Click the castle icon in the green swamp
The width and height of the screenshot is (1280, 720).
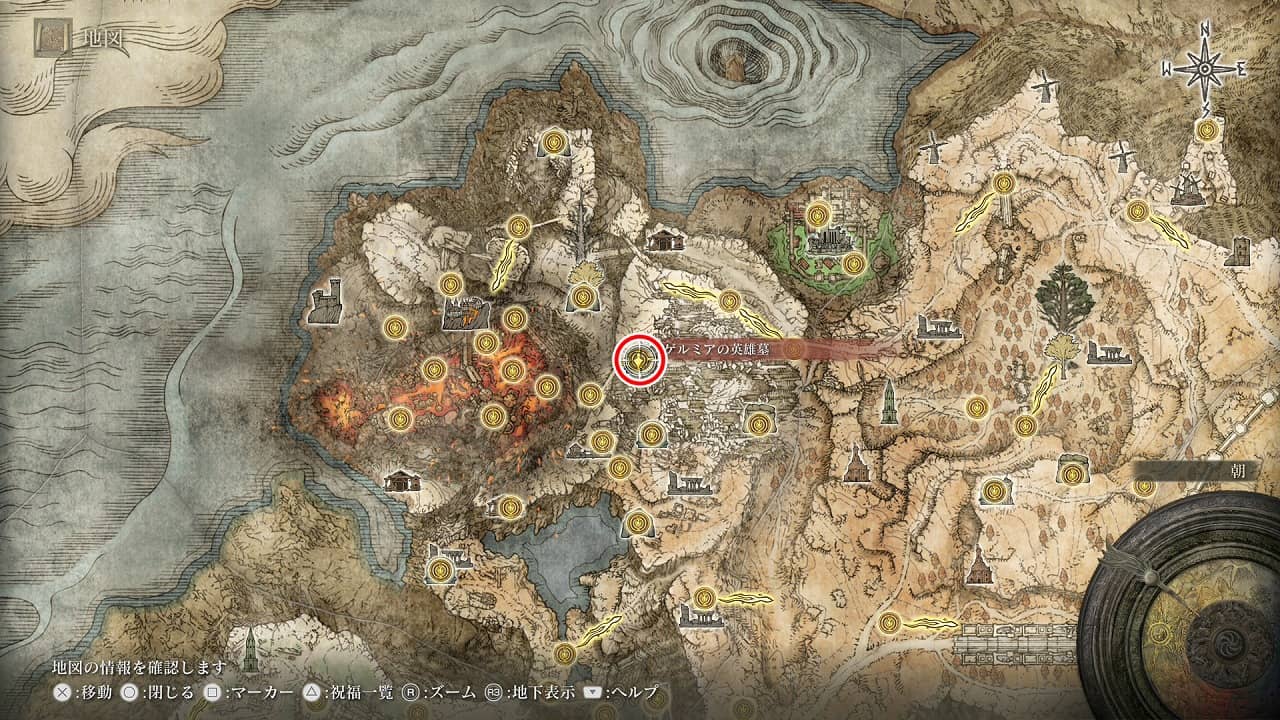click(826, 241)
